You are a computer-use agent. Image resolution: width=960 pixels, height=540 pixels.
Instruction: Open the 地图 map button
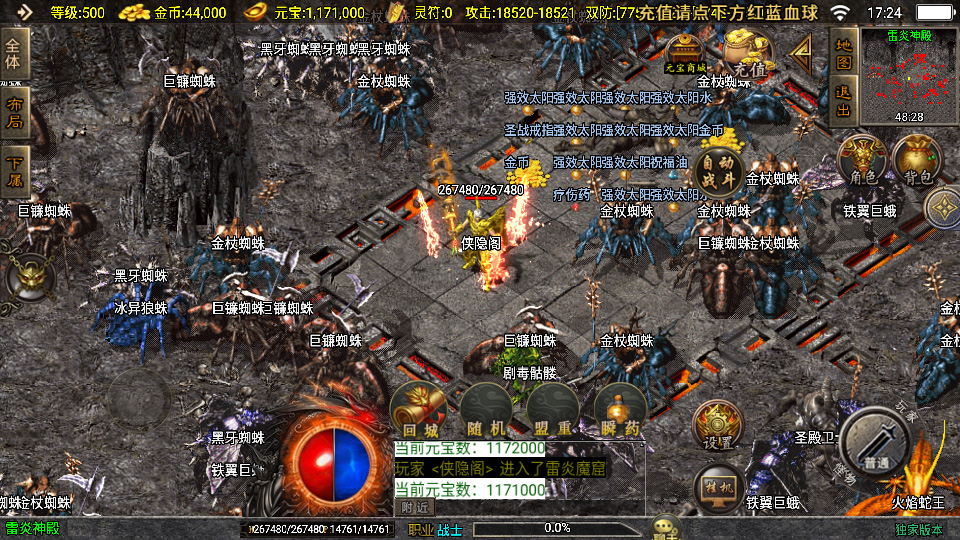coord(843,53)
